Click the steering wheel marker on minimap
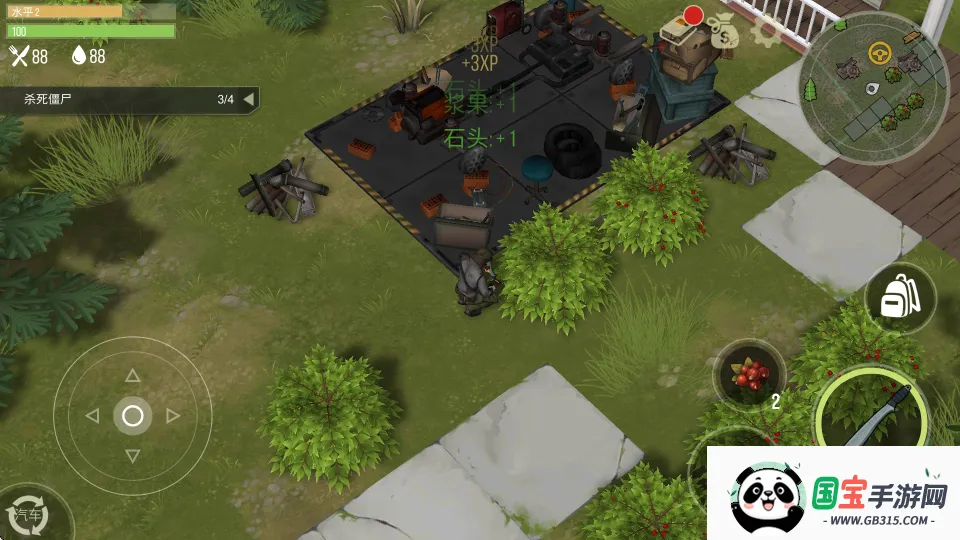 [880, 53]
